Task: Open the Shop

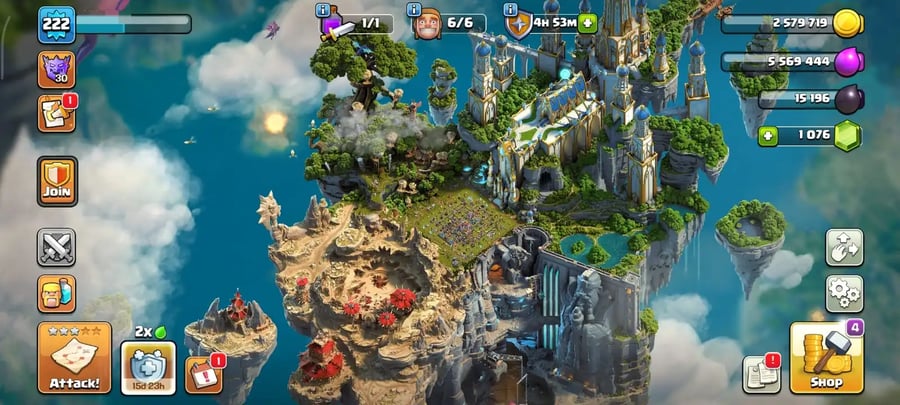Action: tap(826, 357)
